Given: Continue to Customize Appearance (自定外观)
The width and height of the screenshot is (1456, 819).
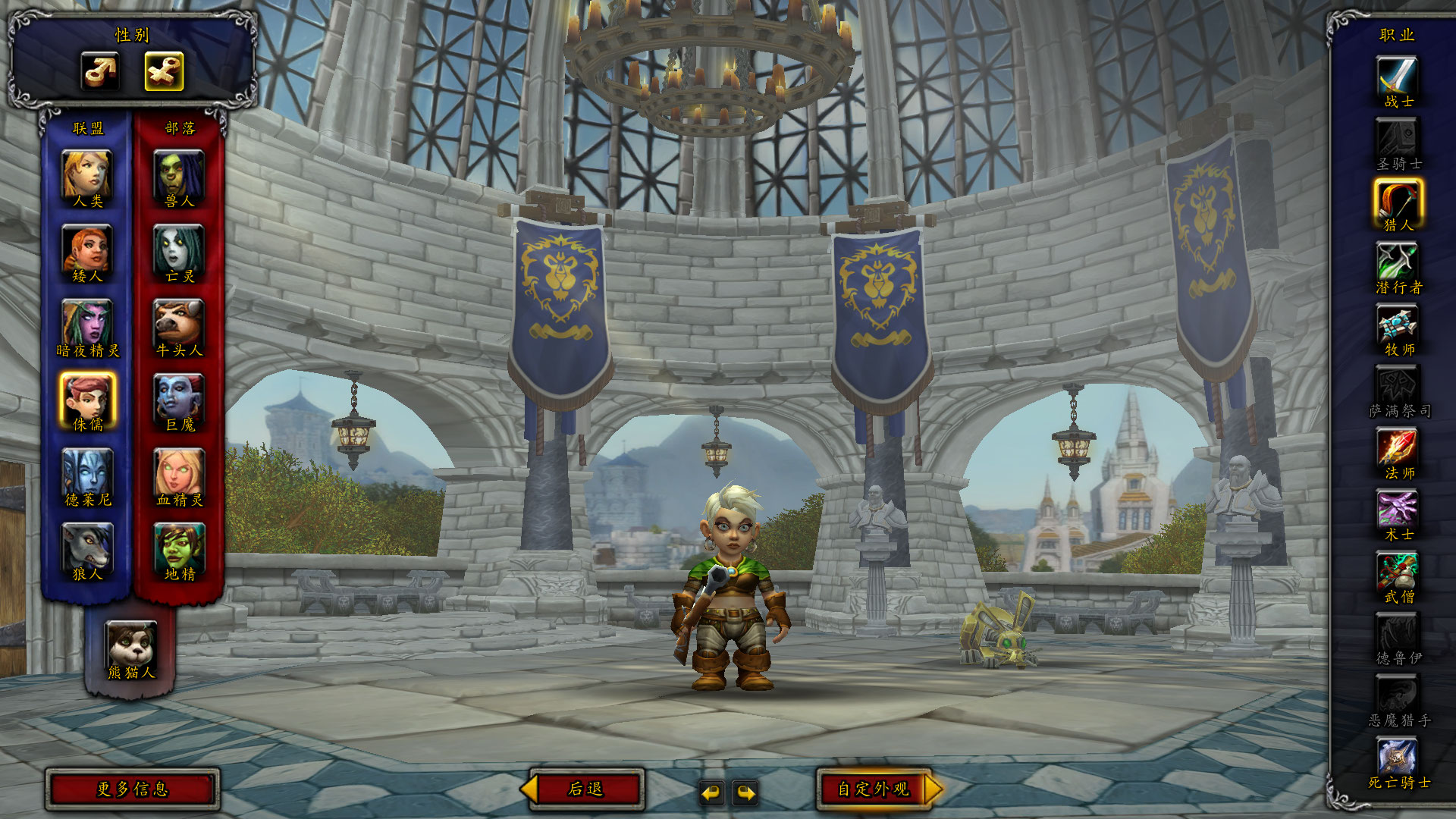Looking at the screenshot, I should click(874, 789).
